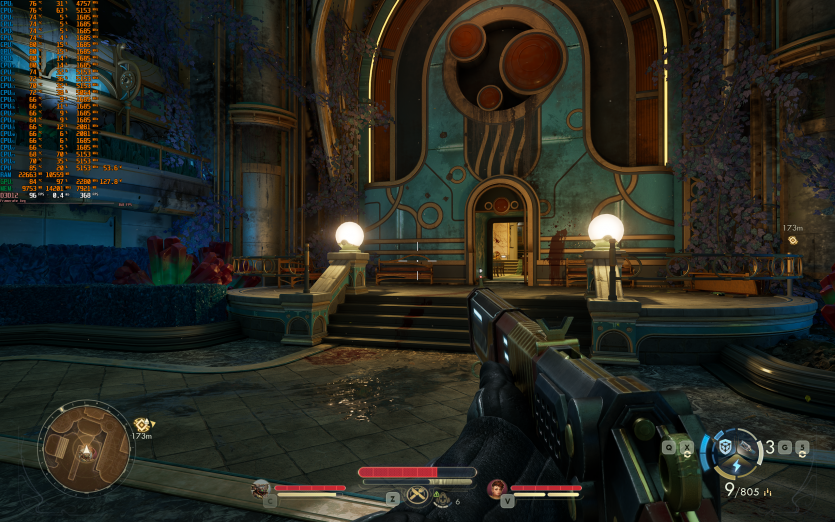Click the left companion portrait
The width and height of the screenshot is (835, 522).
261,488
